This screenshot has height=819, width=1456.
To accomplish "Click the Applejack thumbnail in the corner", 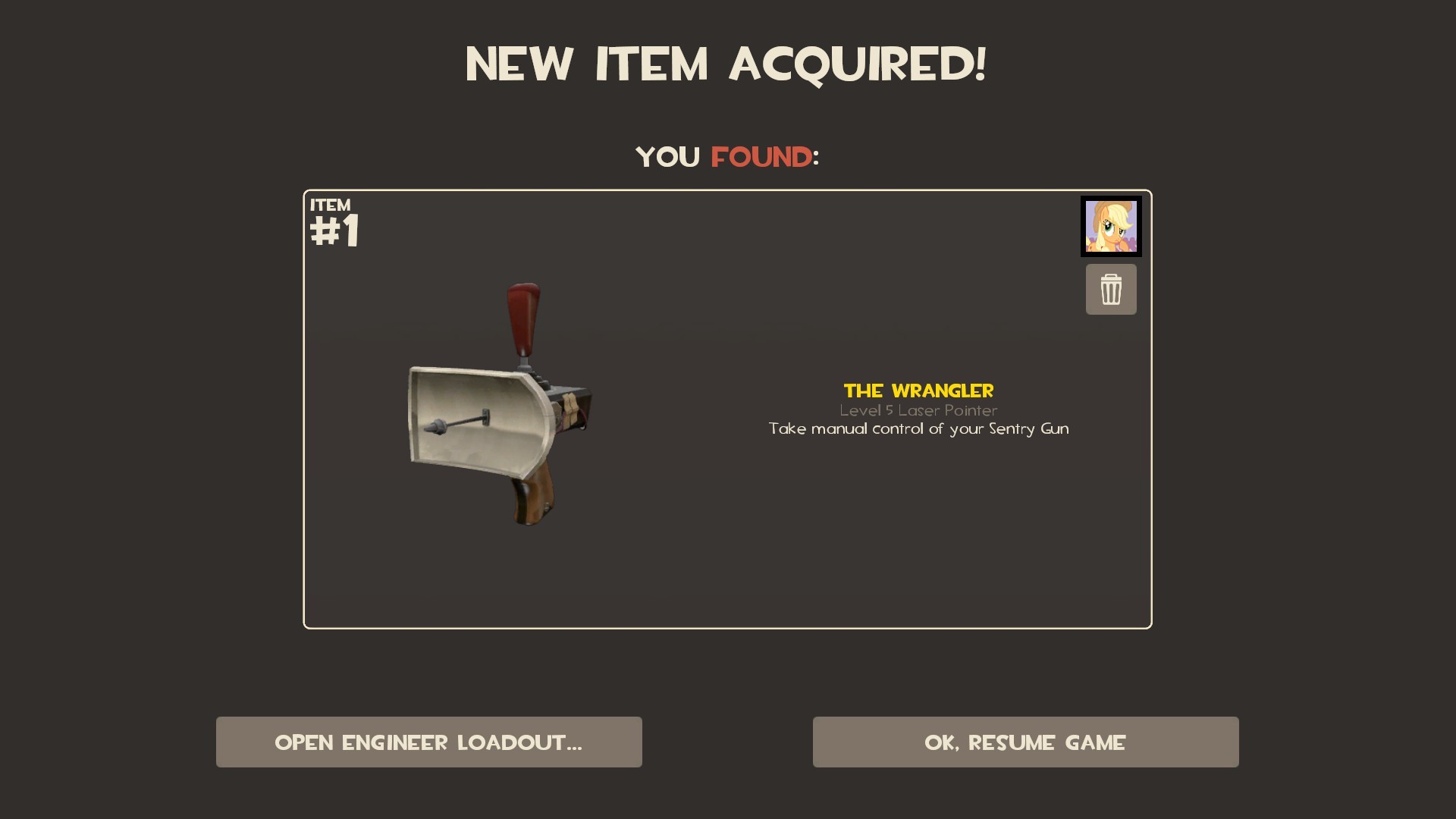I will (1111, 226).
